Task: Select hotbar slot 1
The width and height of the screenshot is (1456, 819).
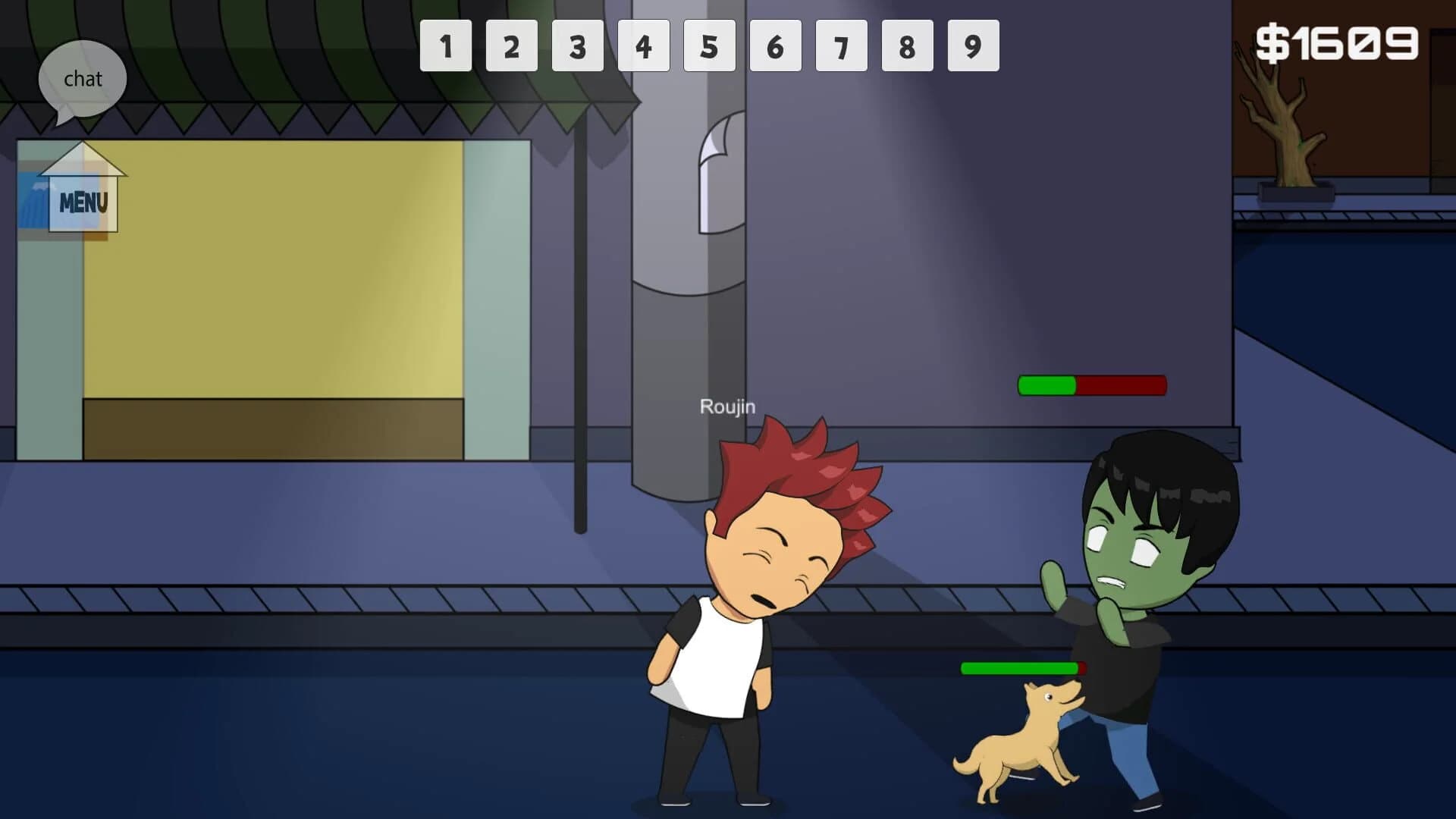Action: click(x=446, y=46)
